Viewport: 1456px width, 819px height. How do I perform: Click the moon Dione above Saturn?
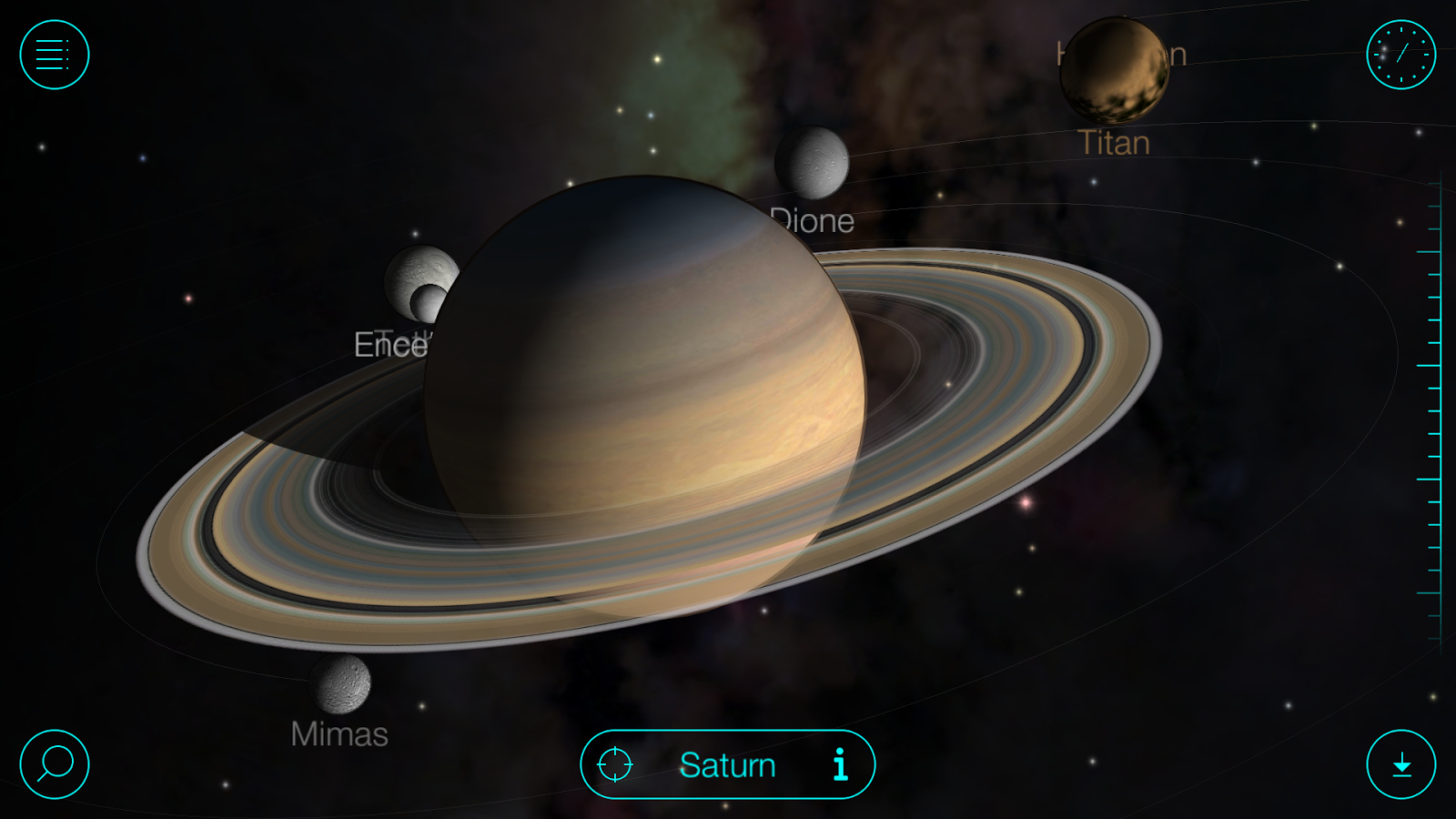pos(814,164)
